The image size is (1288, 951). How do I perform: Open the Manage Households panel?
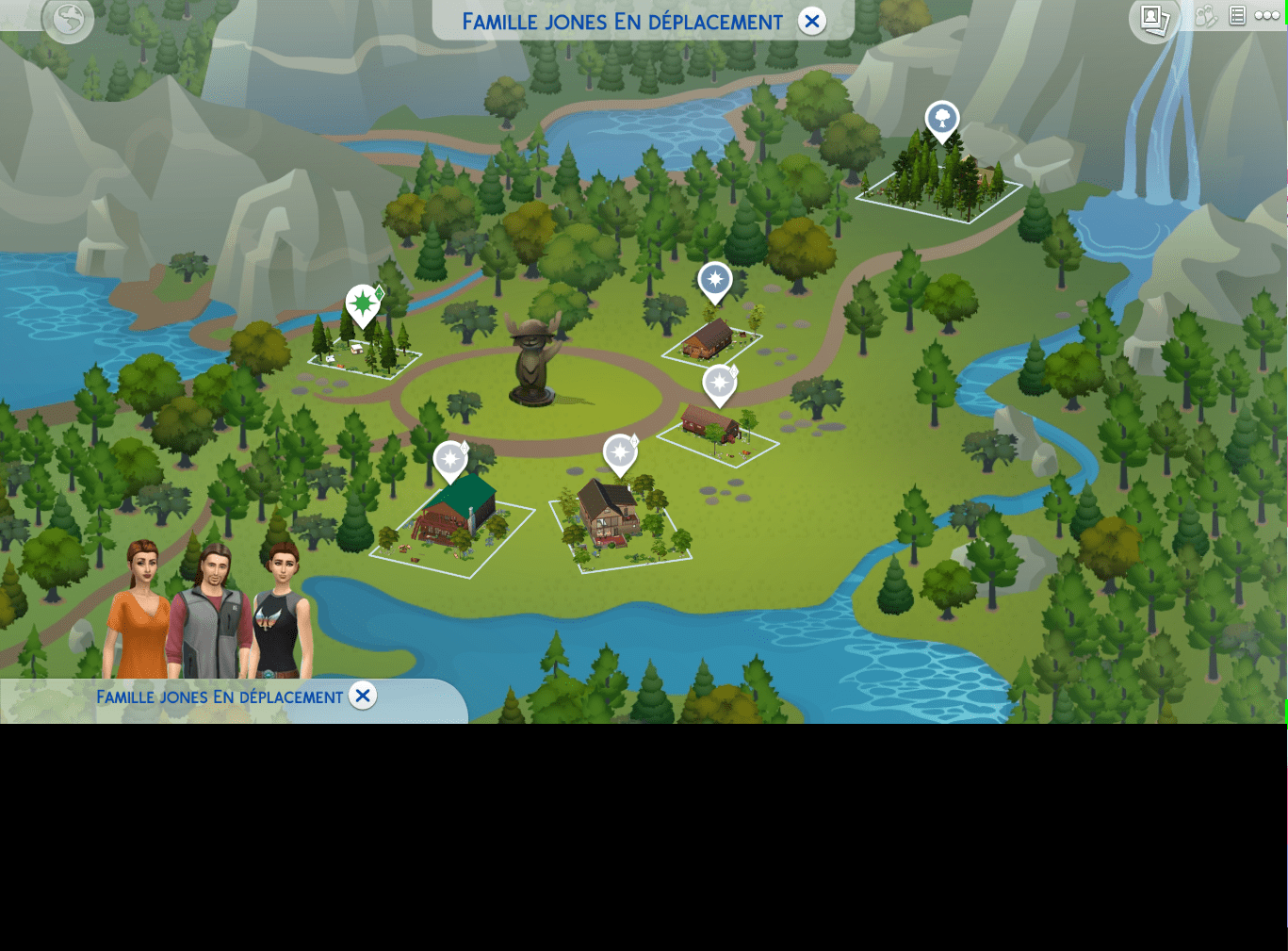click(x=1206, y=17)
